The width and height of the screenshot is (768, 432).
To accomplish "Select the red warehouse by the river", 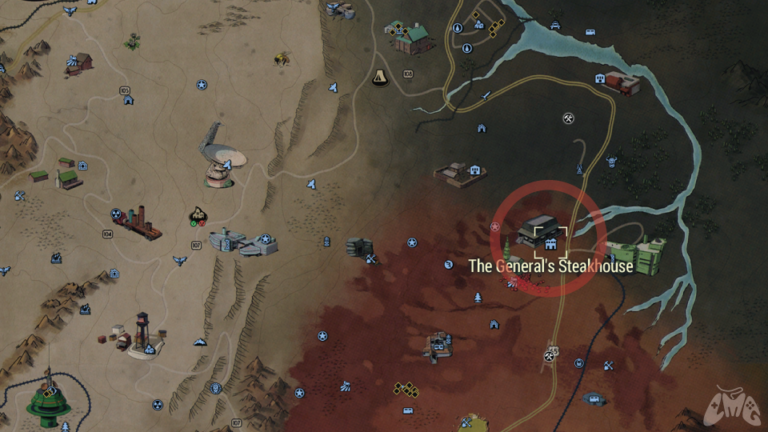I will (622, 84).
